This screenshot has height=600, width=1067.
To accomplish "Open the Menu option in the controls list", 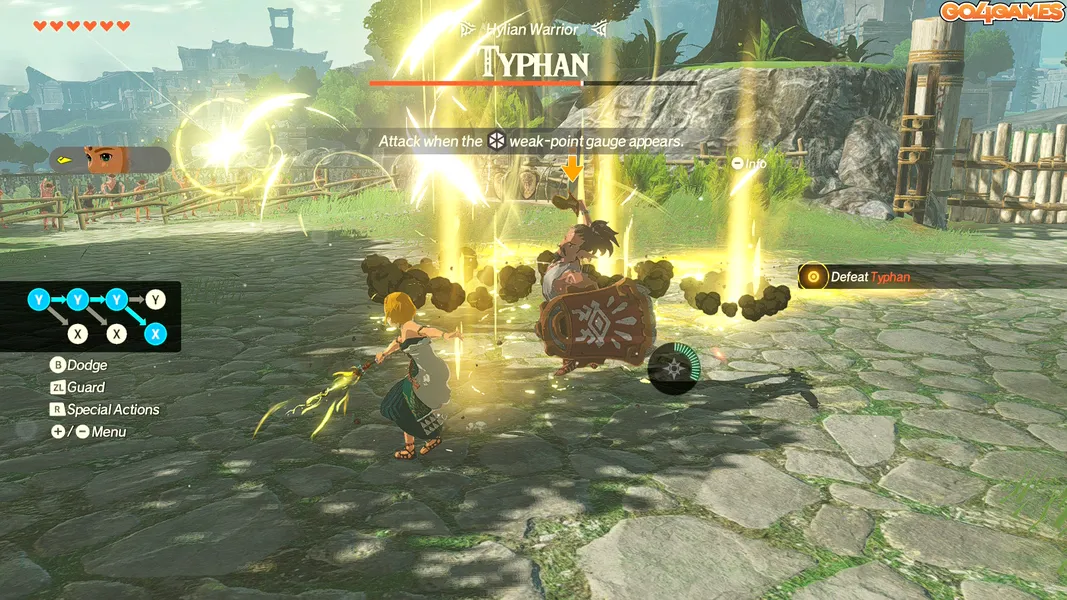I will tap(108, 432).
